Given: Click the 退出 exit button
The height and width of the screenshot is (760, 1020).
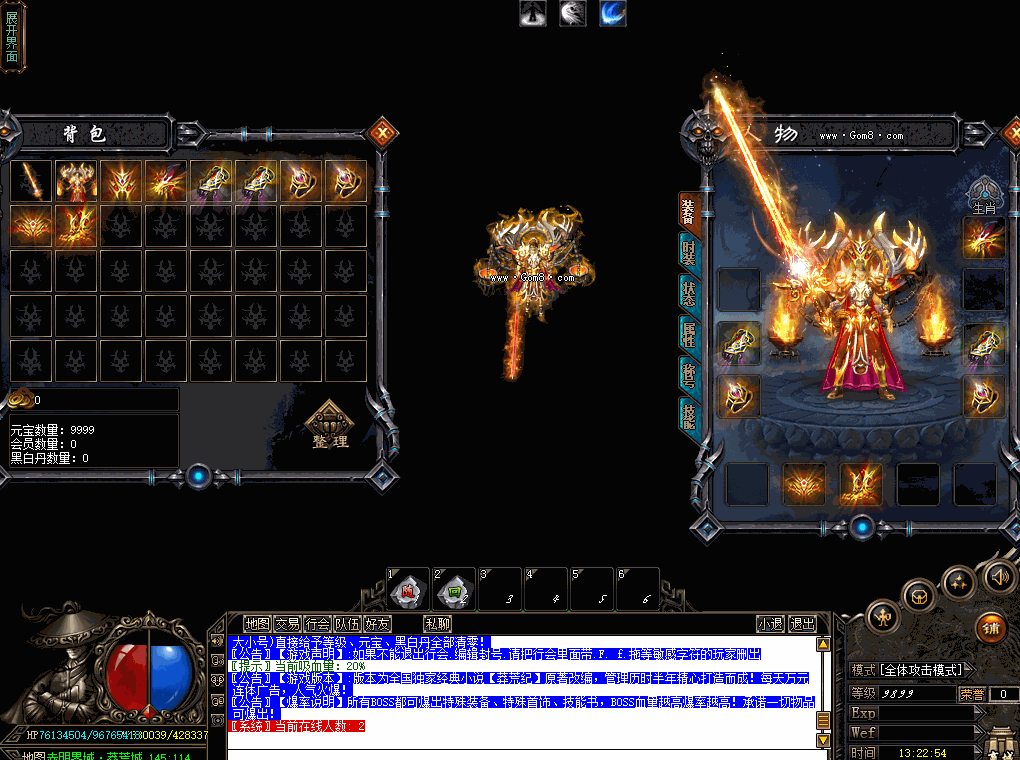Looking at the screenshot, I should coord(802,624).
